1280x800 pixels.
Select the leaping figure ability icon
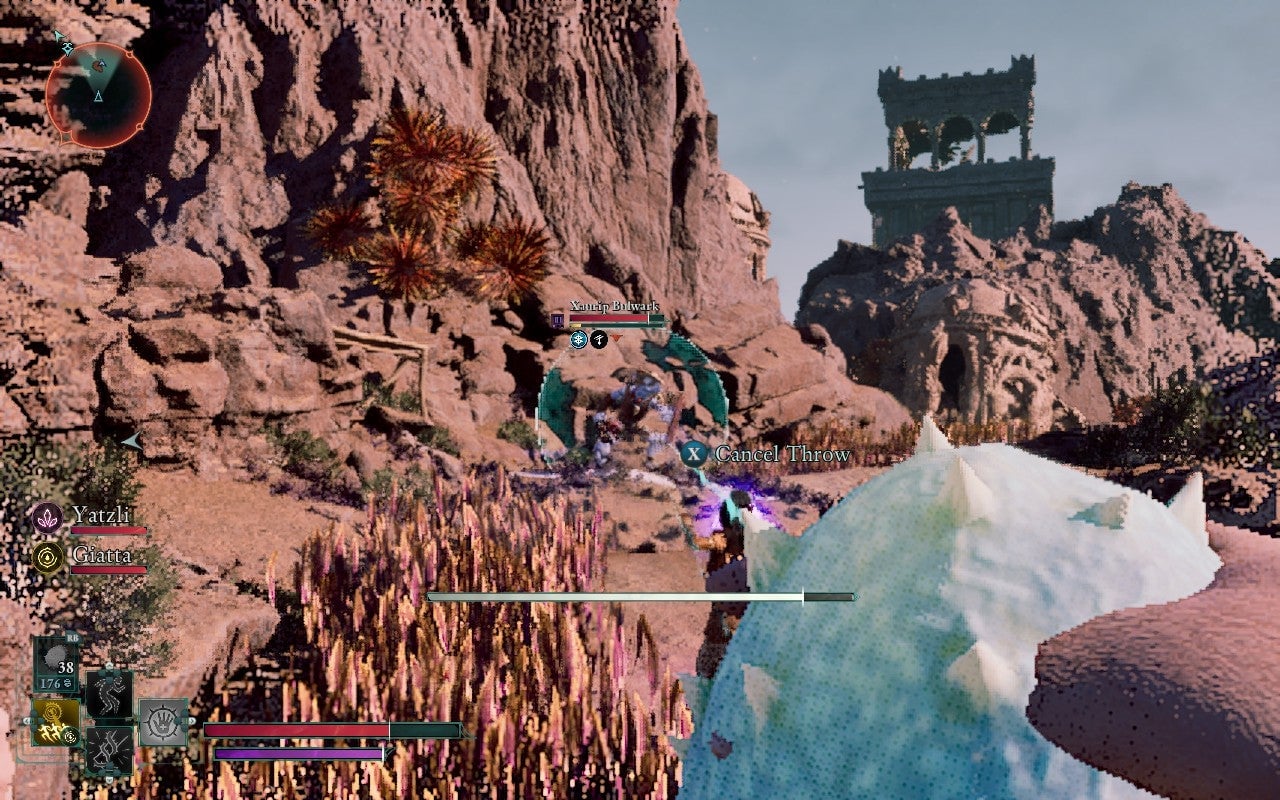[109, 694]
